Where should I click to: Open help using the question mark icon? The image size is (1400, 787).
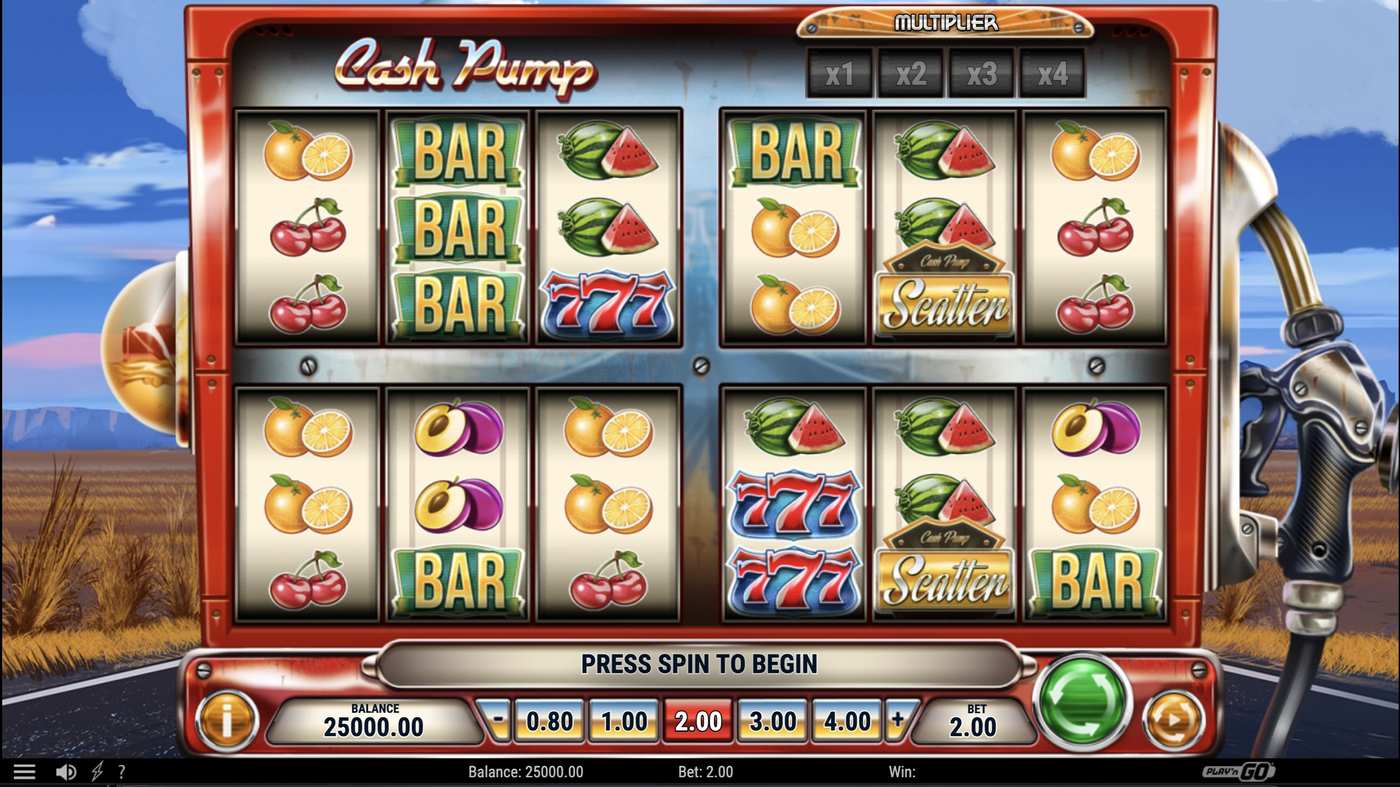tap(121, 770)
